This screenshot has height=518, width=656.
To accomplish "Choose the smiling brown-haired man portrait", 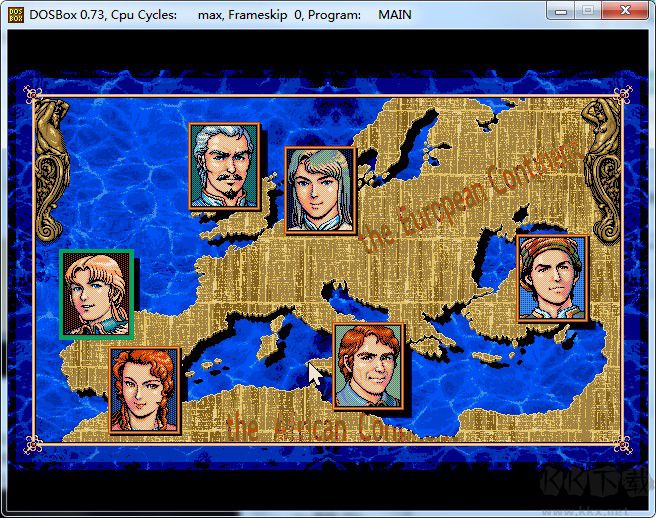I will [x=368, y=366].
